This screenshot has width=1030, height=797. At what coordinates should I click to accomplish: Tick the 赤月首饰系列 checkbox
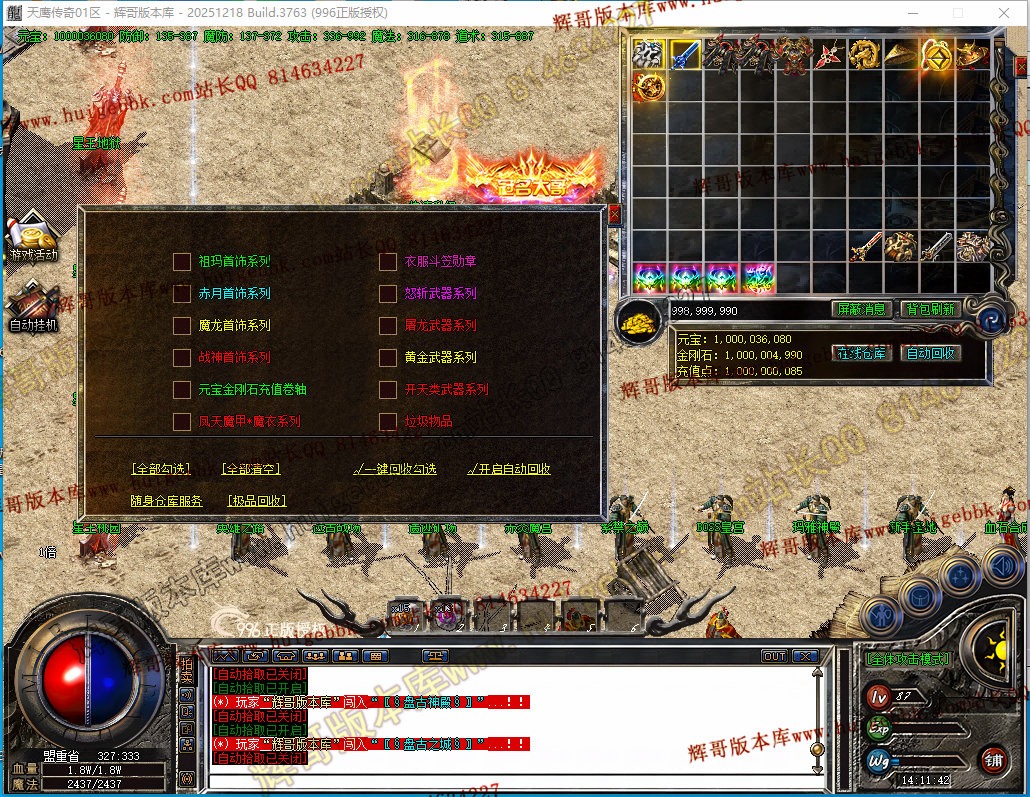point(182,294)
